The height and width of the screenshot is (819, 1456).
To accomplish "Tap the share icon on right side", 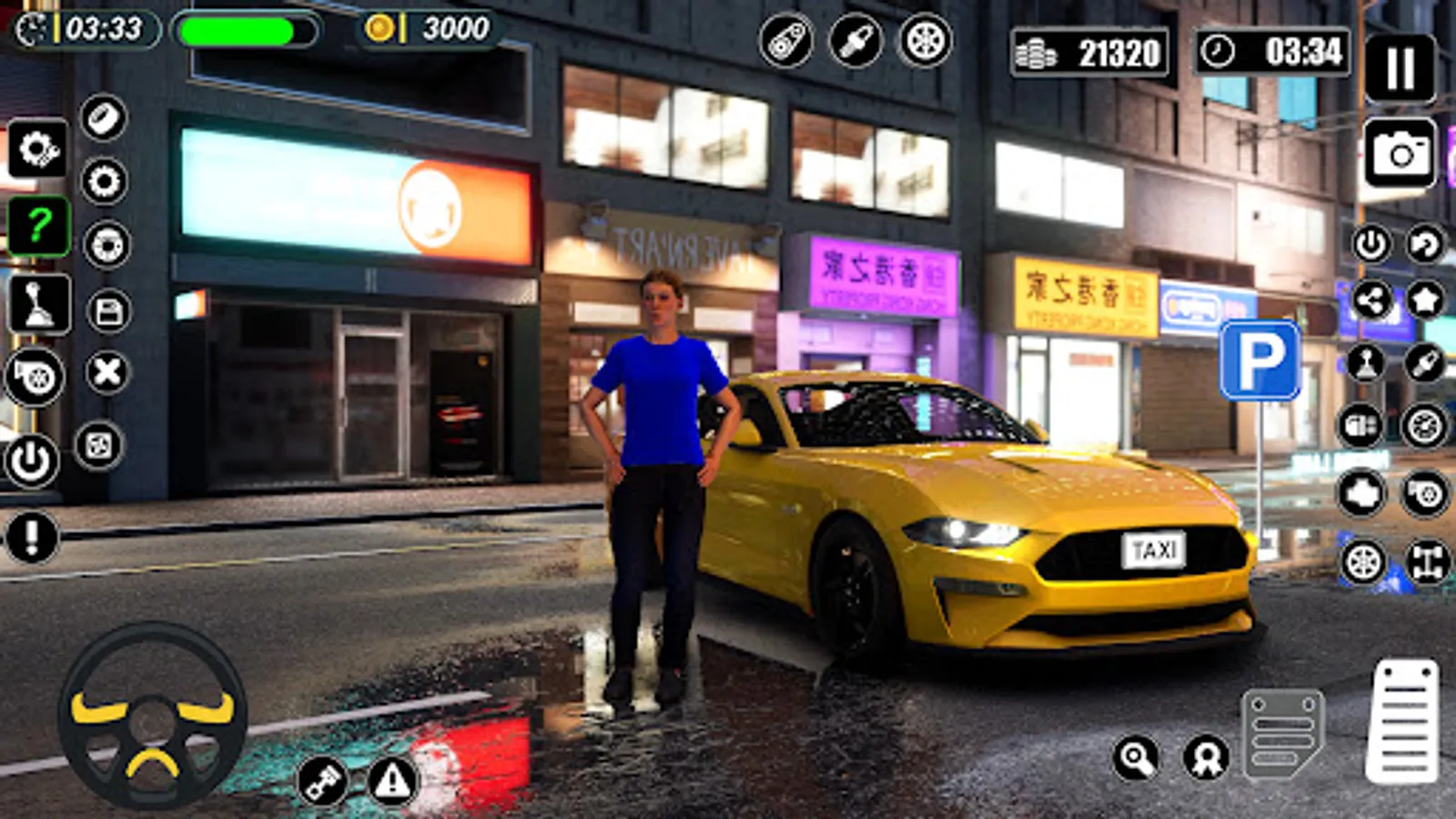I will [x=1373, y=299].
